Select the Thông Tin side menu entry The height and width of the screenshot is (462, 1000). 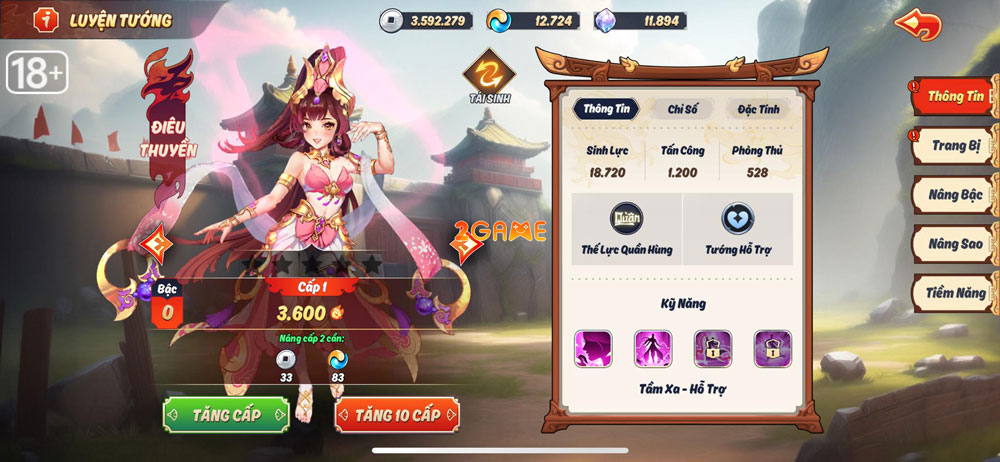click(954, 96)
